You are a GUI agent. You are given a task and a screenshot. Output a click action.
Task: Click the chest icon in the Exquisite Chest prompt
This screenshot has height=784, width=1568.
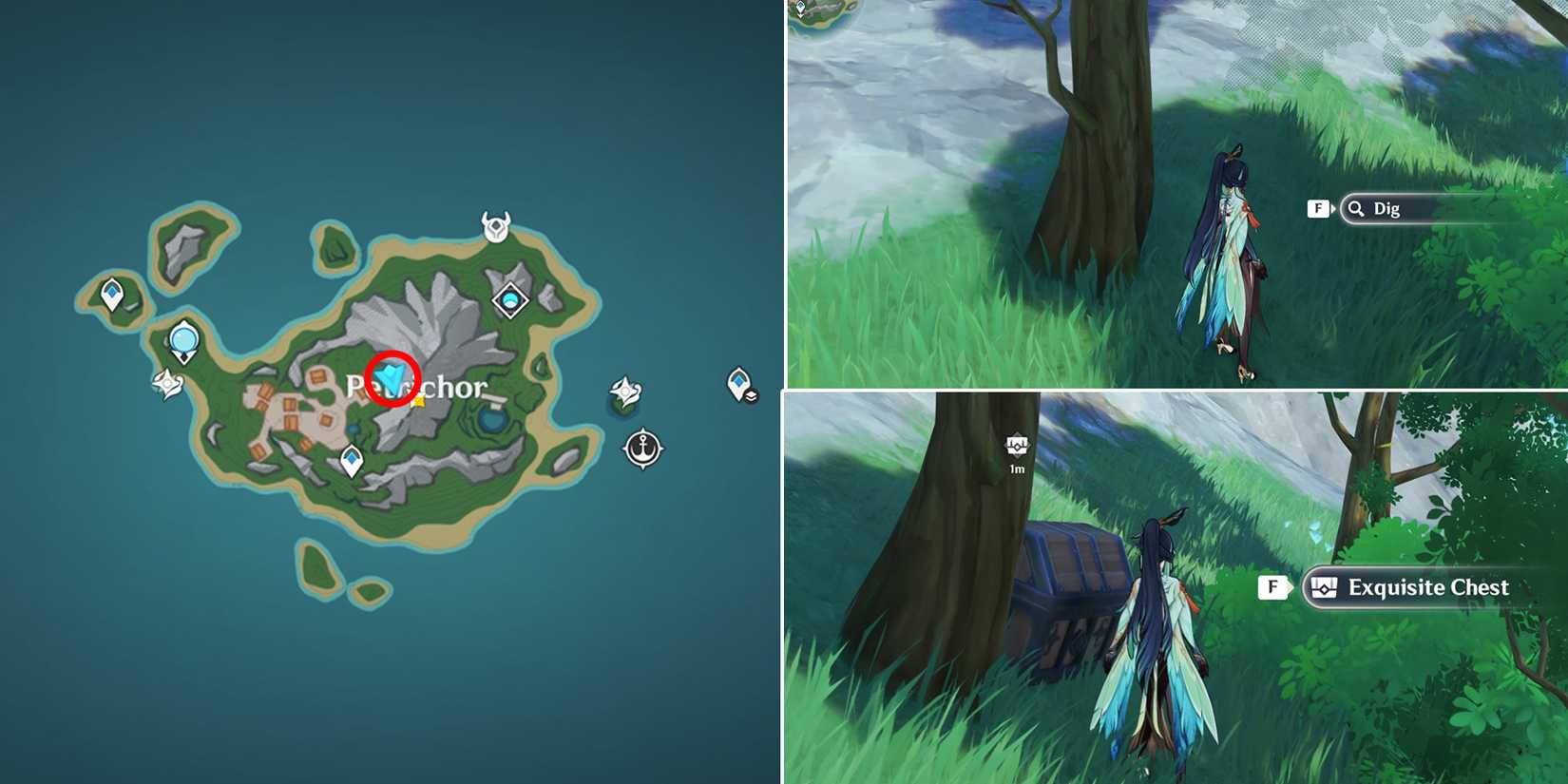click(1325, 587)
